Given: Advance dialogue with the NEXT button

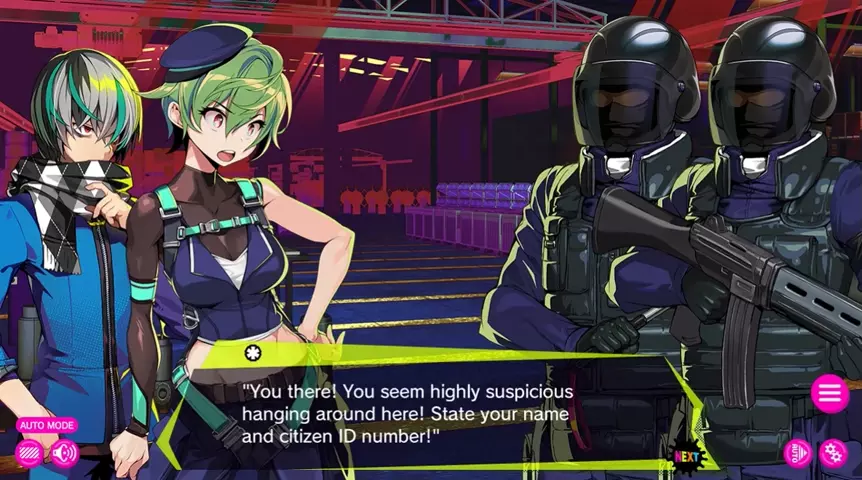Looking at the screenshot, I should point(686,457).
